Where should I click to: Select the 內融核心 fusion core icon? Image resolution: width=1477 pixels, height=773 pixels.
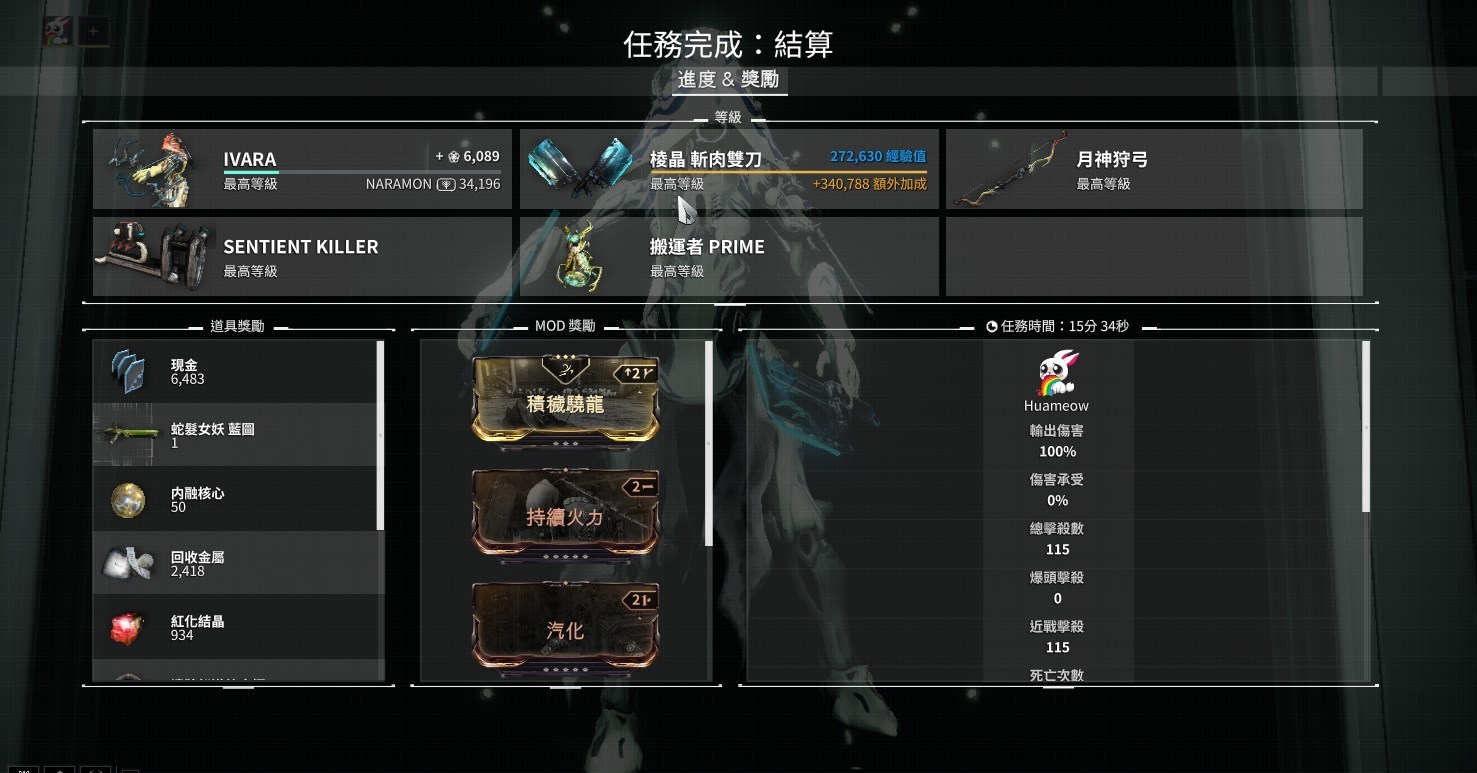tap(125, 498)
